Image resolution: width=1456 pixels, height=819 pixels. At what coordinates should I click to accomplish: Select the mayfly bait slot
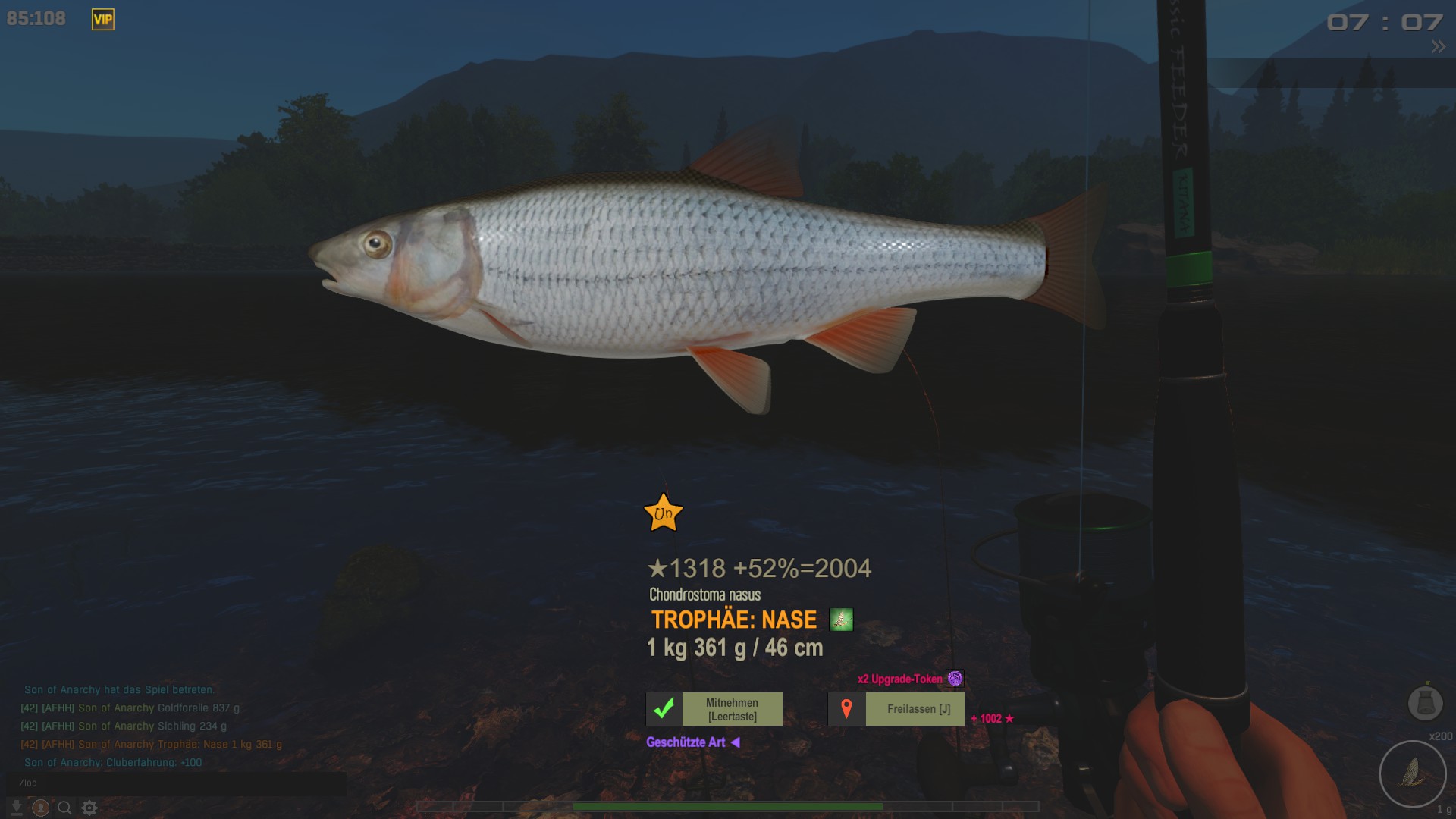(1412, 773)
